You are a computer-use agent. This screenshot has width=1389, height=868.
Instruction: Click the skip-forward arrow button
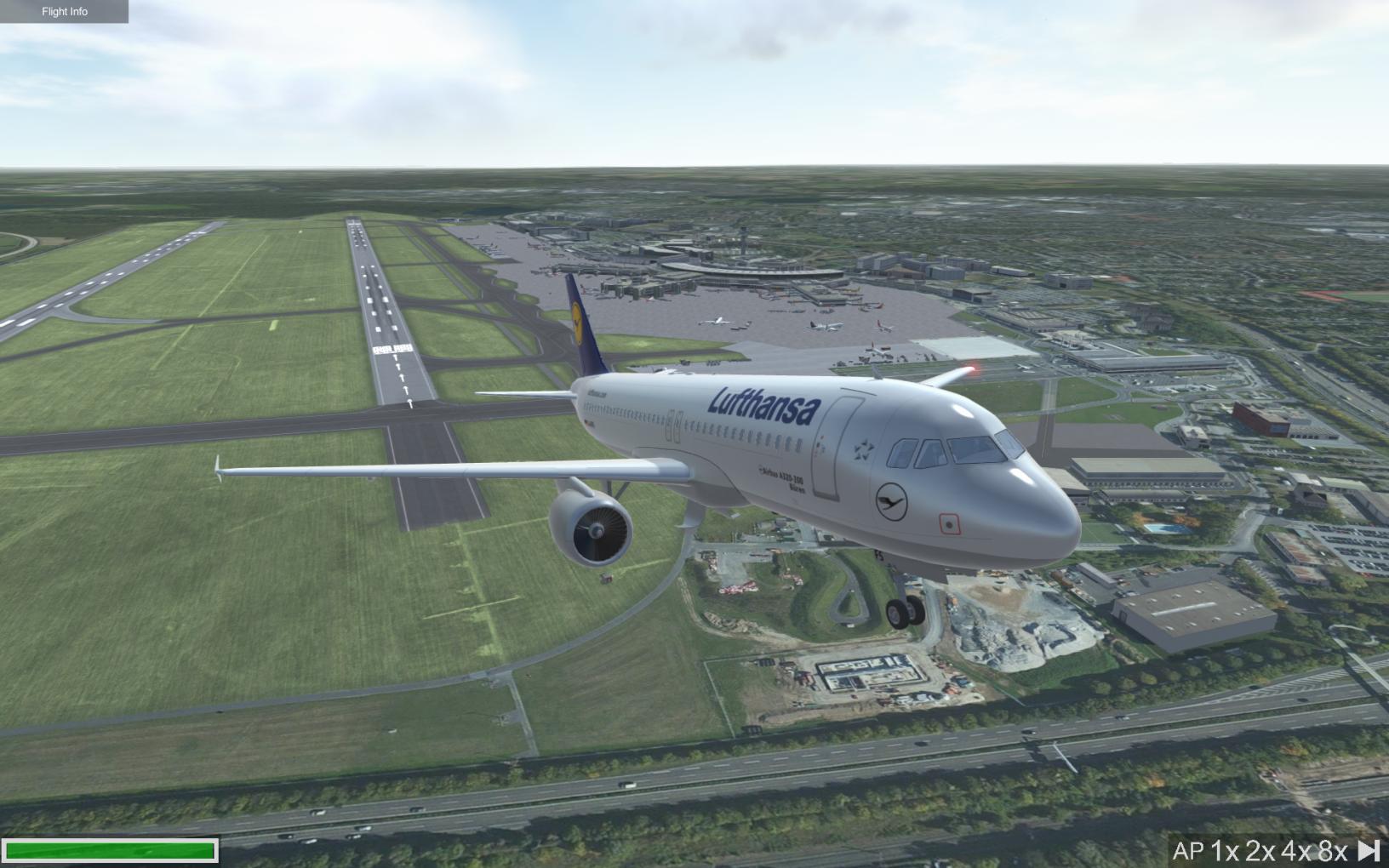pyautogui.click(x=1369, y=850)
